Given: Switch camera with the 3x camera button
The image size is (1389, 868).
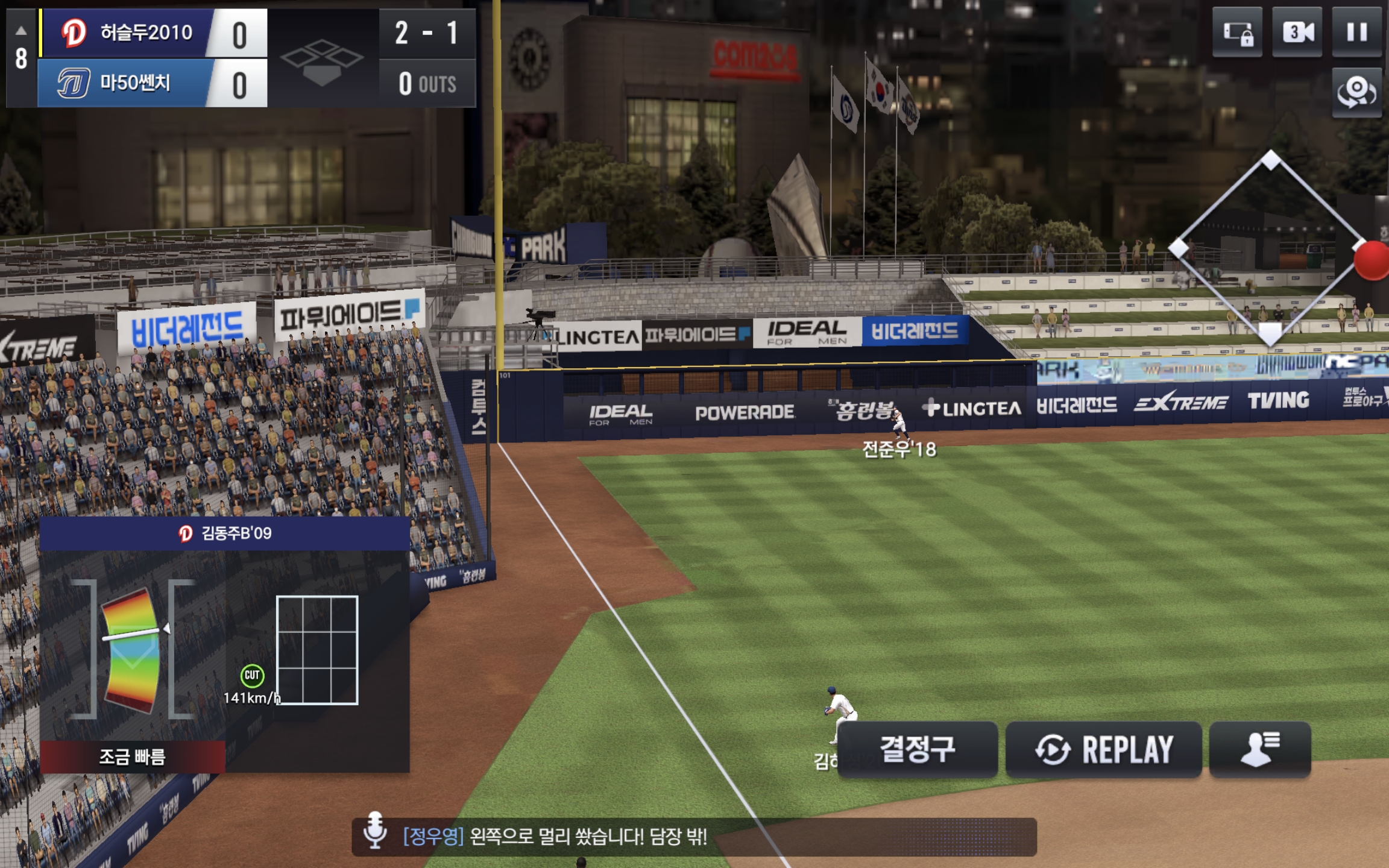Looking at the screenshot, I should point(1297,33).
